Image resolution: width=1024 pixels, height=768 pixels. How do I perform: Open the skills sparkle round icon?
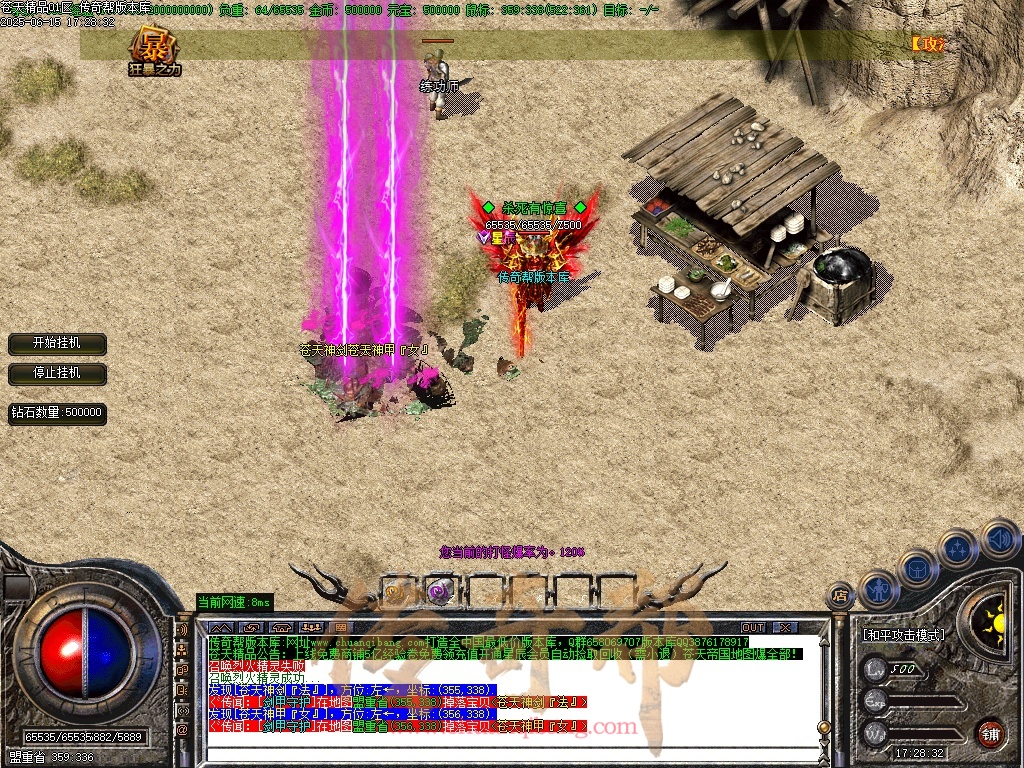(x=958, y=549)
